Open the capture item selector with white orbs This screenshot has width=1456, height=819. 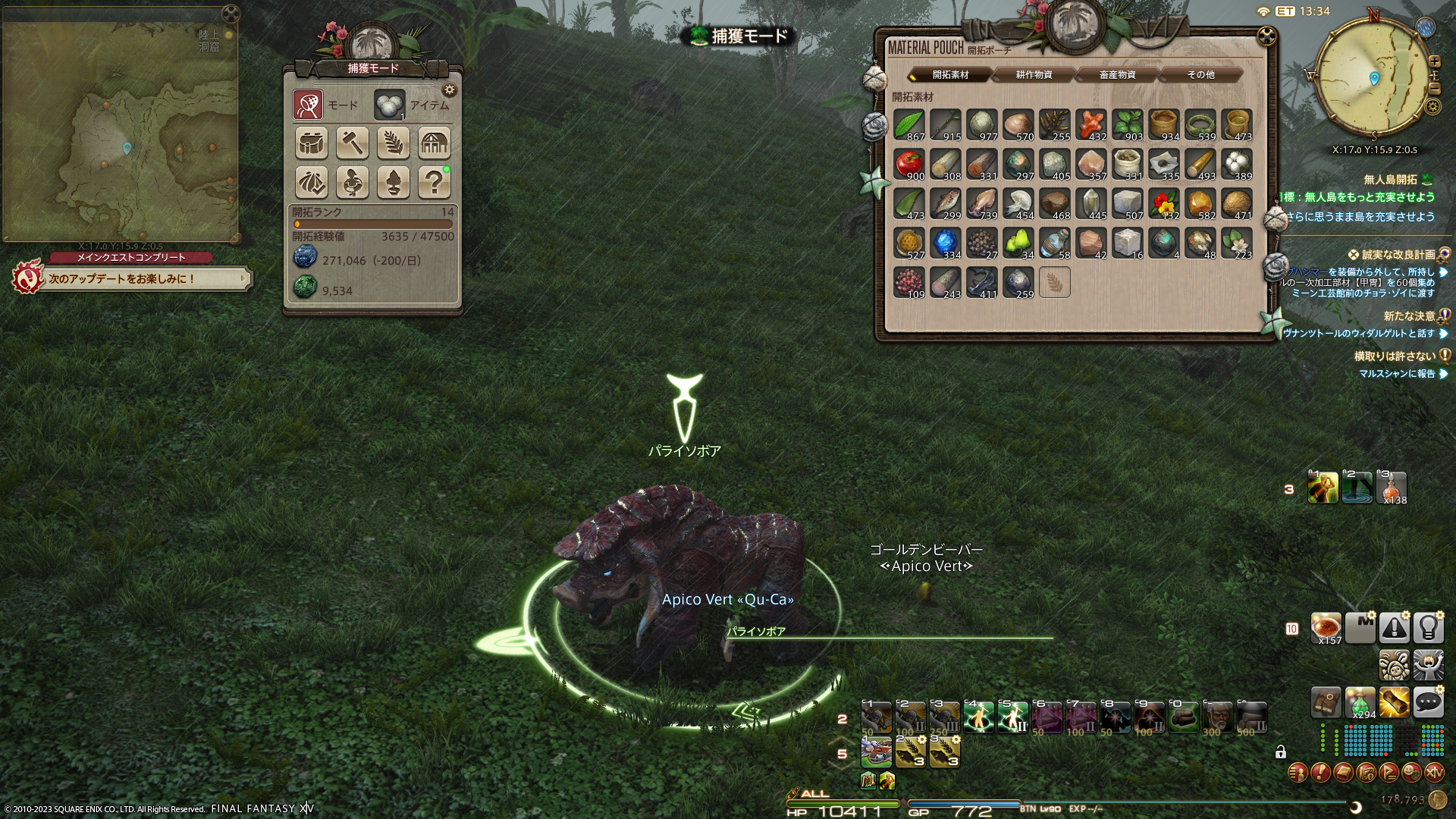tap(389, 105)
